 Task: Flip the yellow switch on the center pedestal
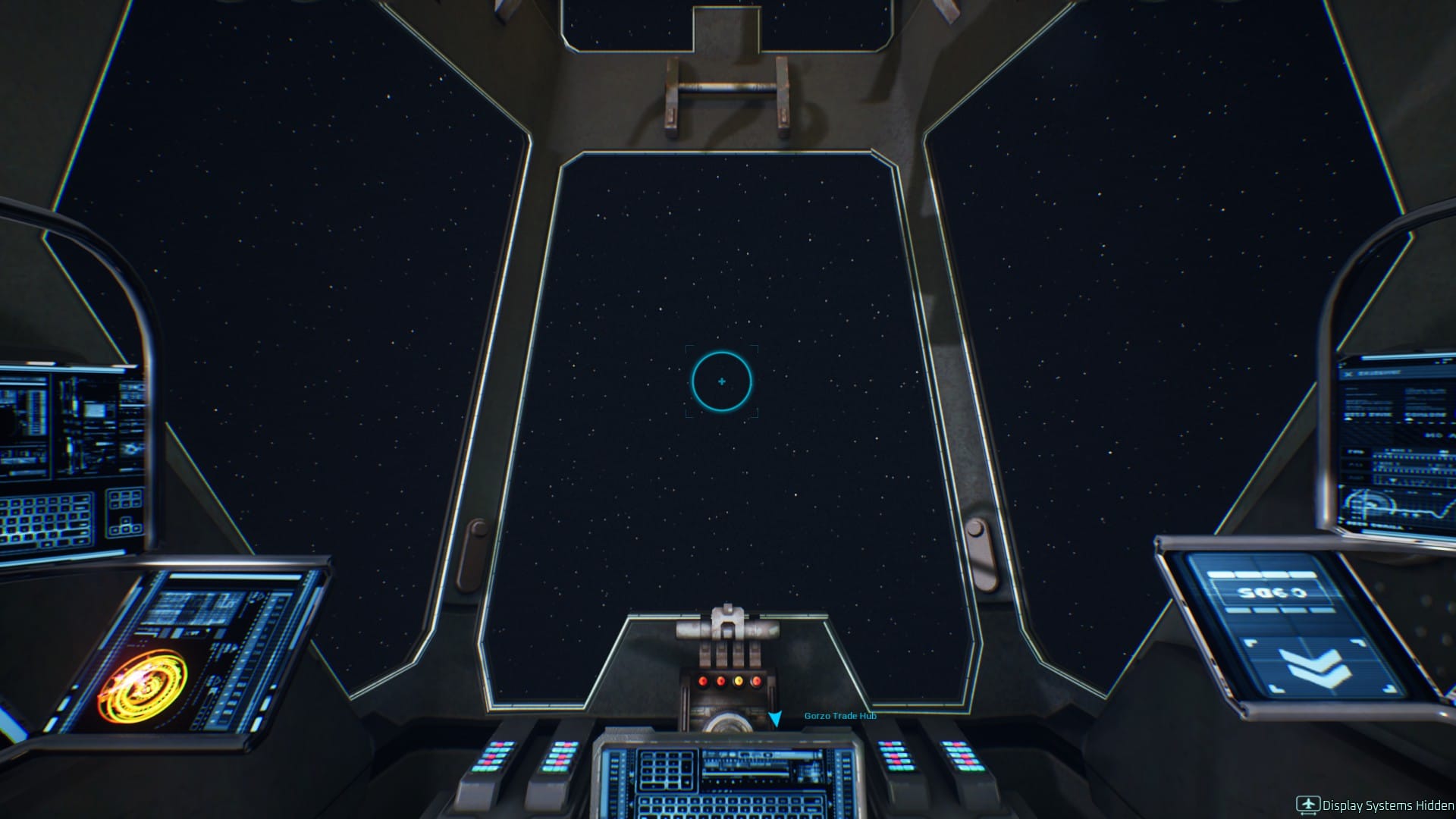(739, 680)
